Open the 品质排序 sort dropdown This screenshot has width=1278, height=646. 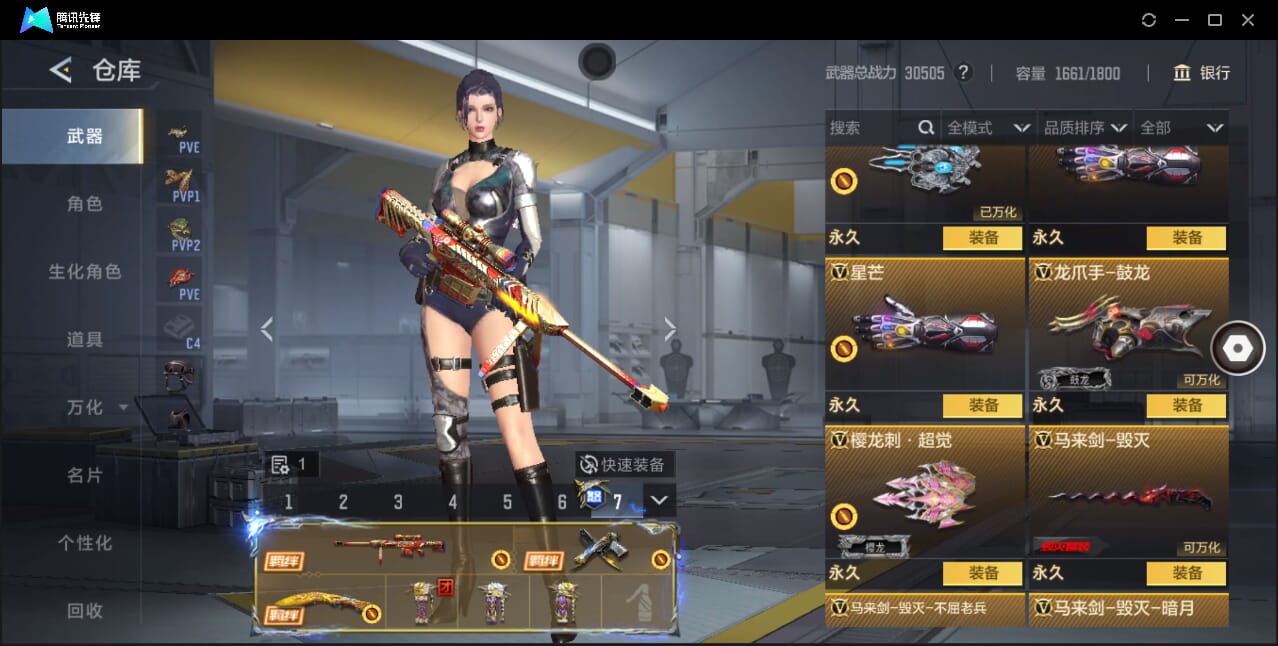1085,128
